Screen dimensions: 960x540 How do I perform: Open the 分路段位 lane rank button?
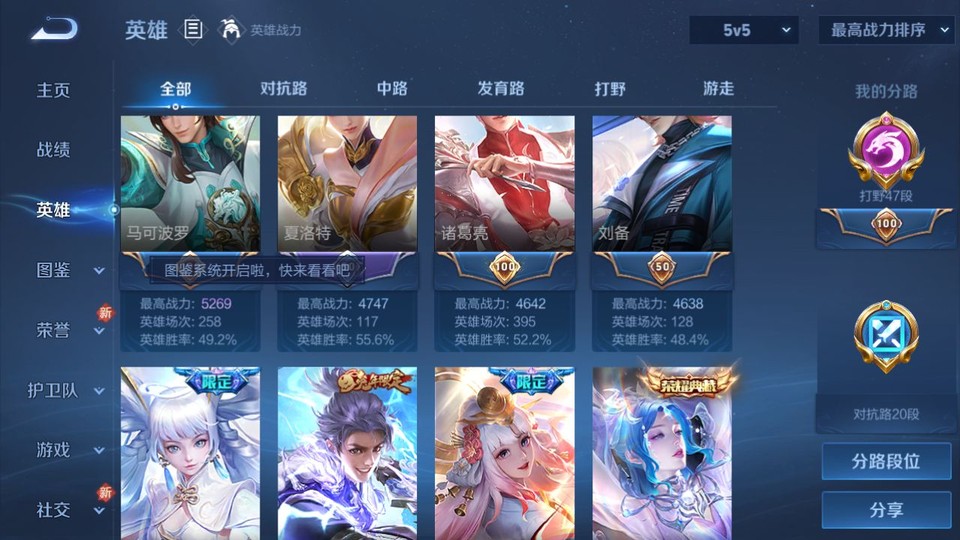tap(886, 462)
